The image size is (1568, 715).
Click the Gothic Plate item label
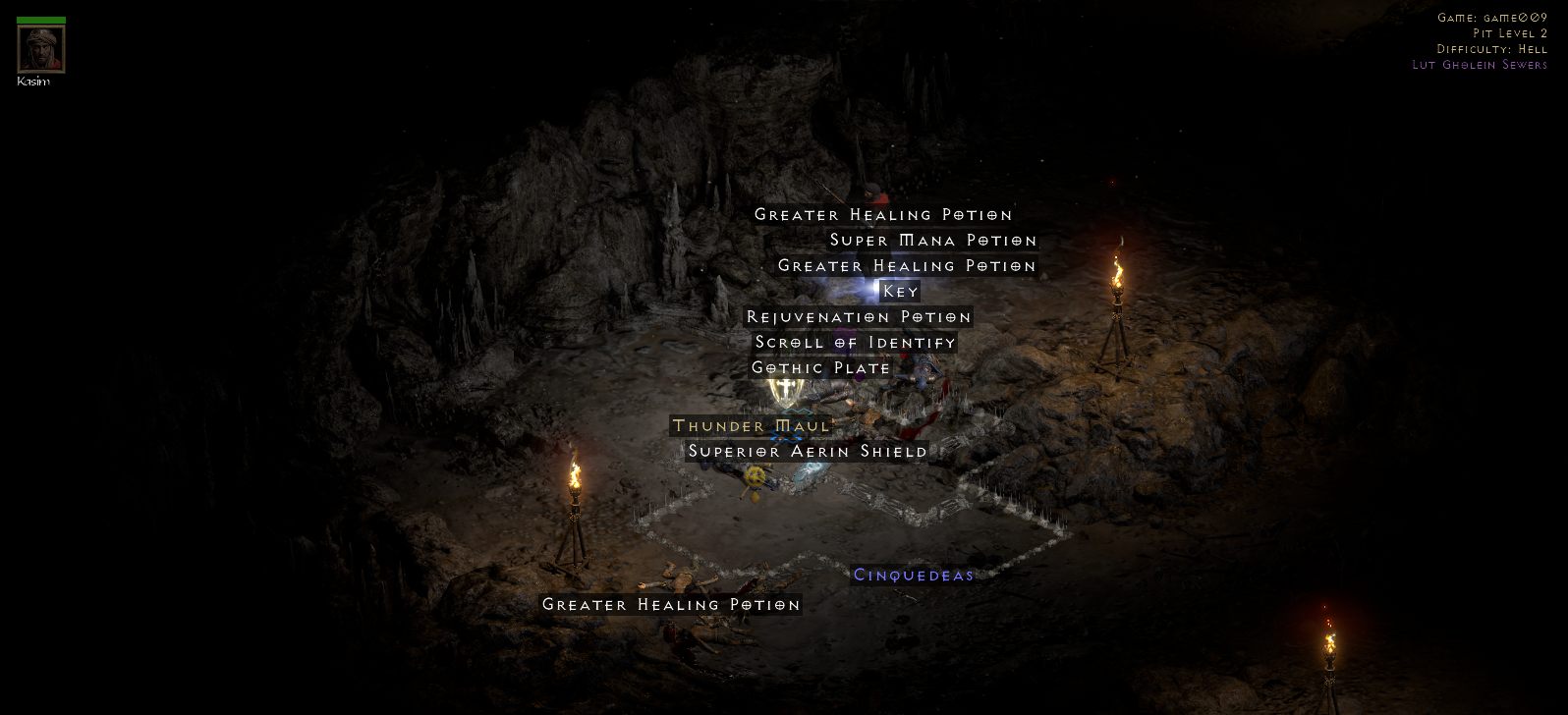point(820,368)
